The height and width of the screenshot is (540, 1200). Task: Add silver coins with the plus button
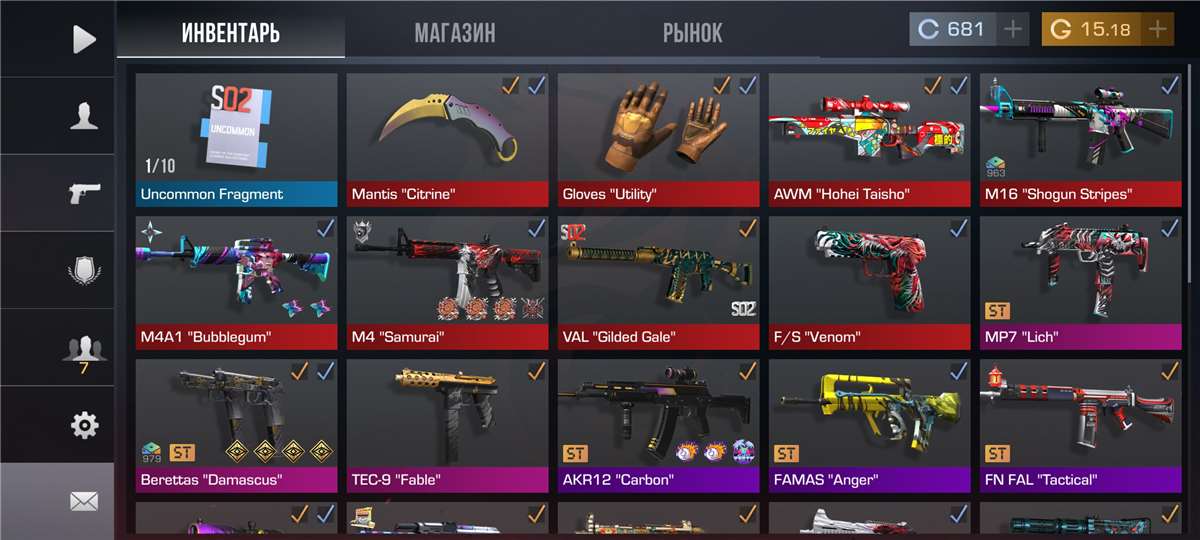1013,29
